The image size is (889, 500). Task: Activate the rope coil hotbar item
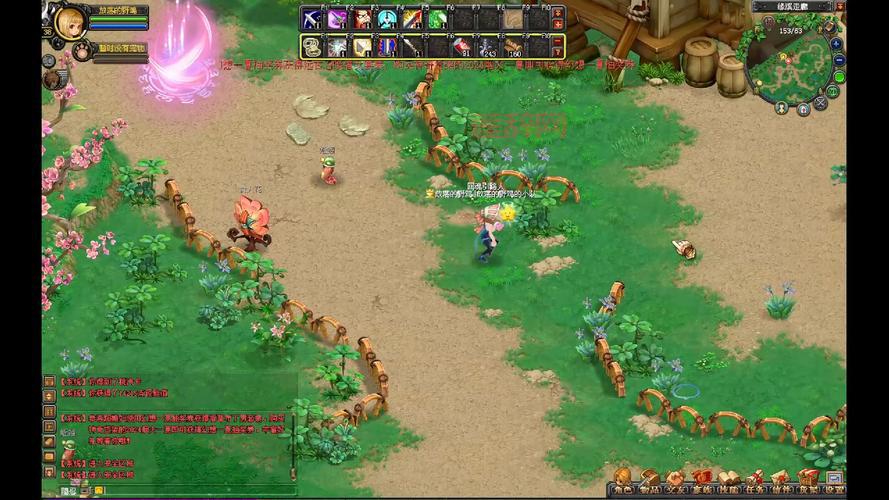pos(311,46)
